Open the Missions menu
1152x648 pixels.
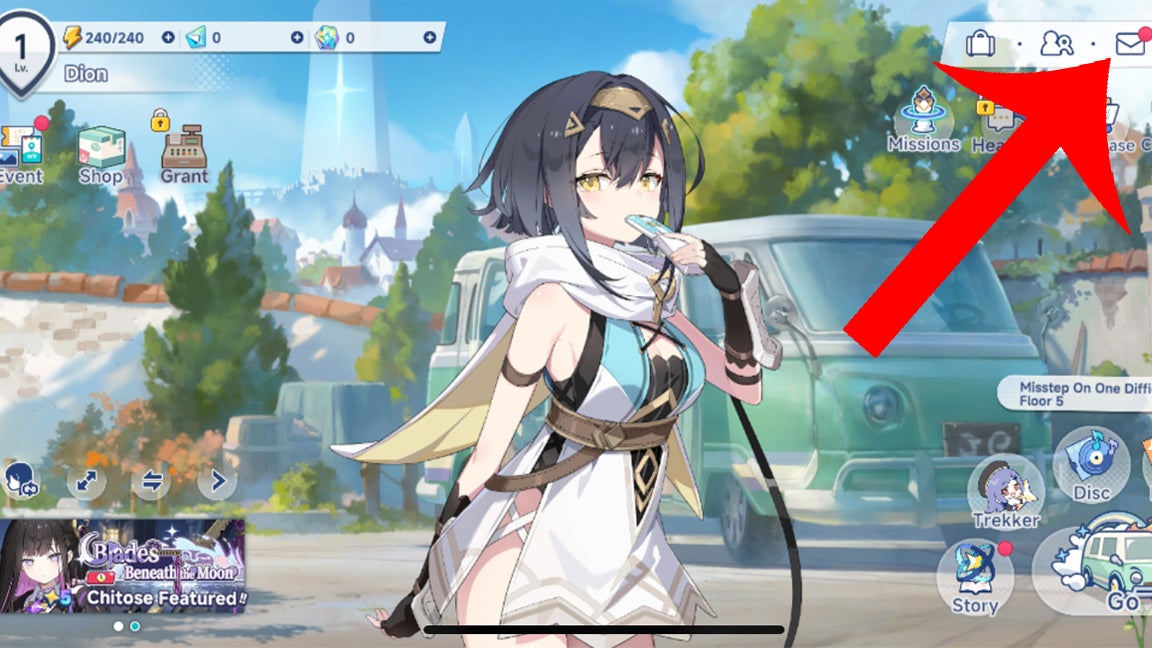923,120
